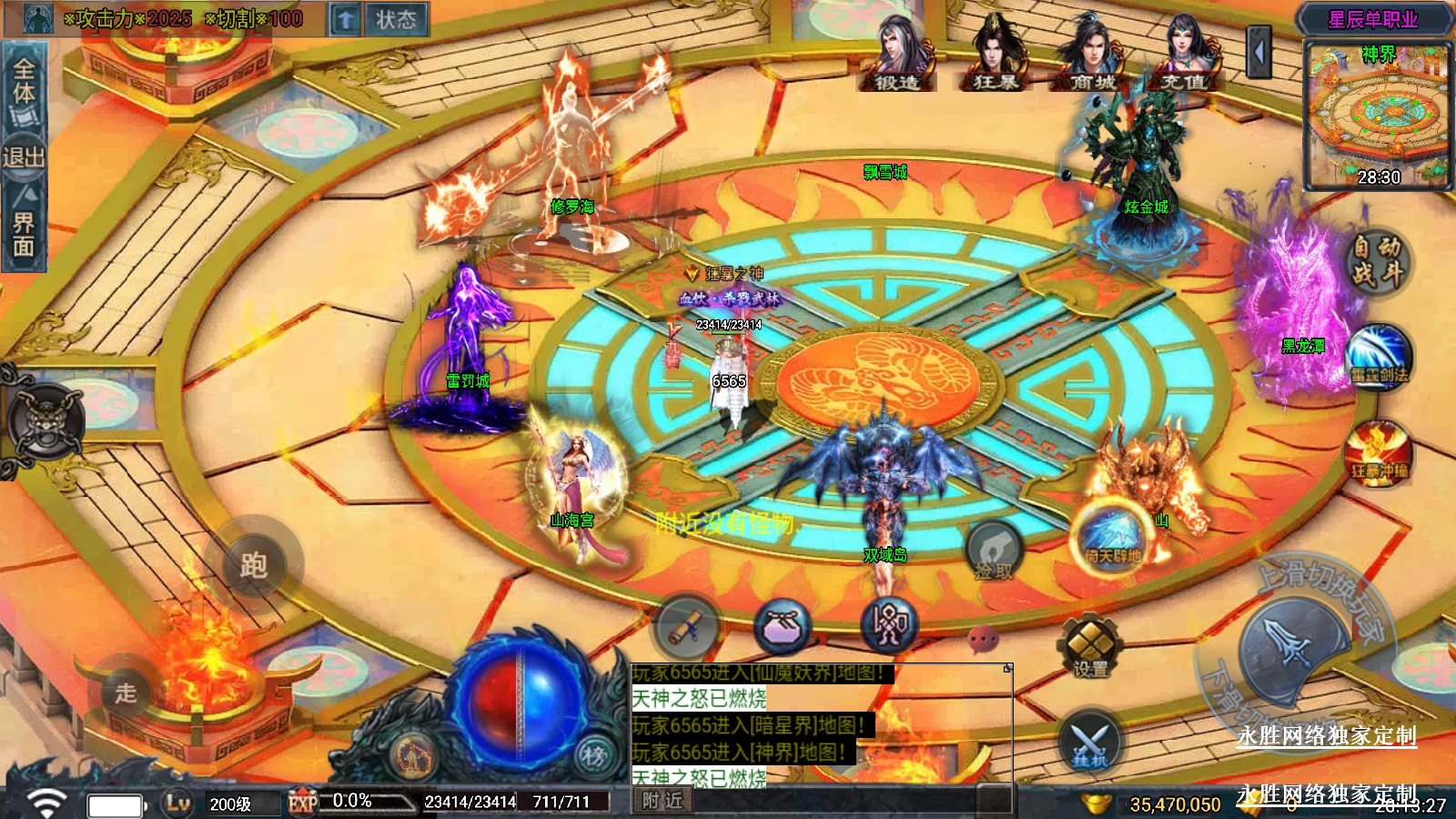
Task: Tap the 捡取 pickup button
Action: point(994,552)
